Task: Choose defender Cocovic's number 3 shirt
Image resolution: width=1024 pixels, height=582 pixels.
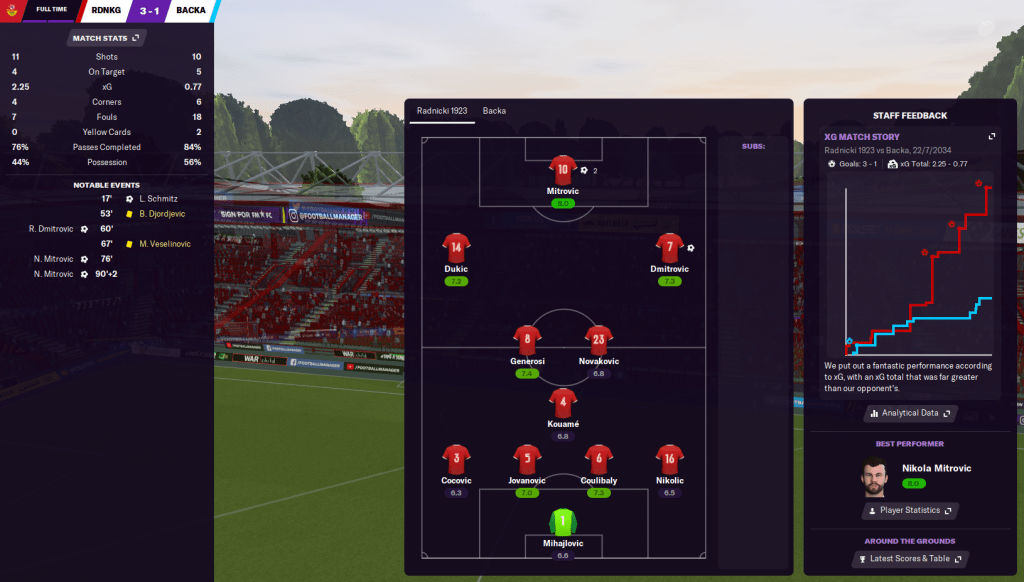Action: tap(456, 460)
